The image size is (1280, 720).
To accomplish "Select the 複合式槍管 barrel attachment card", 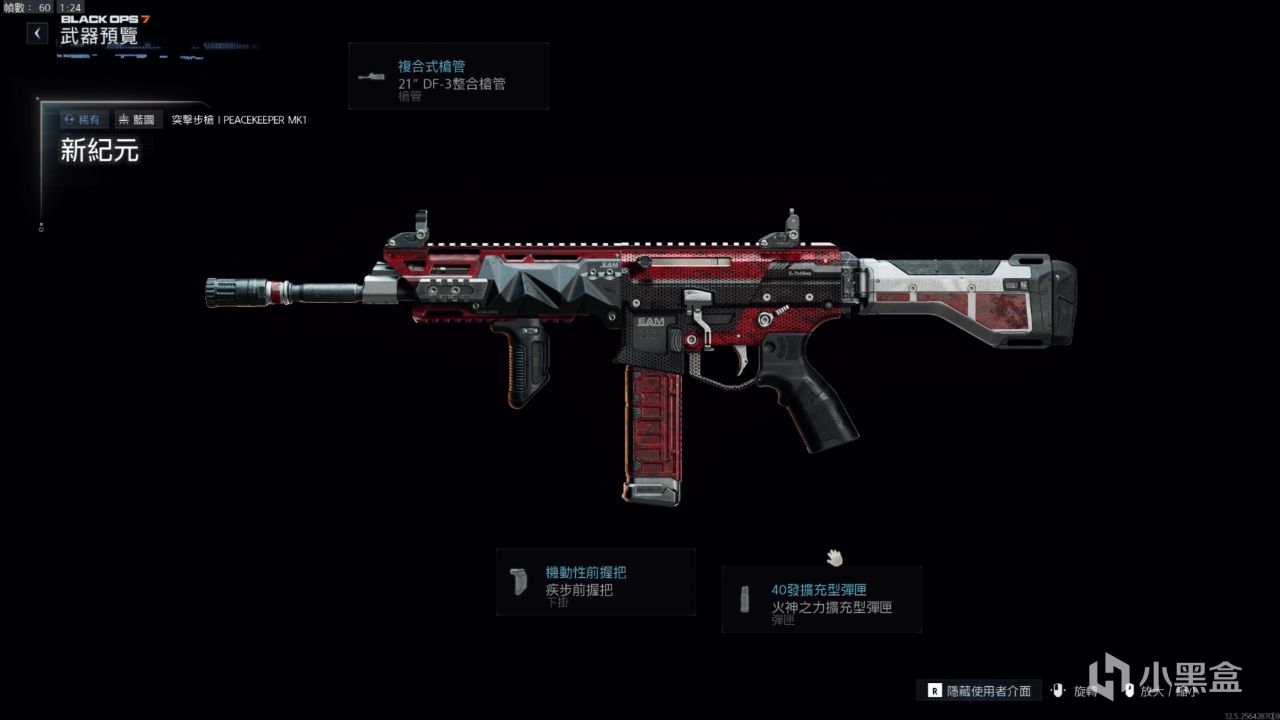I will point(448,76).
